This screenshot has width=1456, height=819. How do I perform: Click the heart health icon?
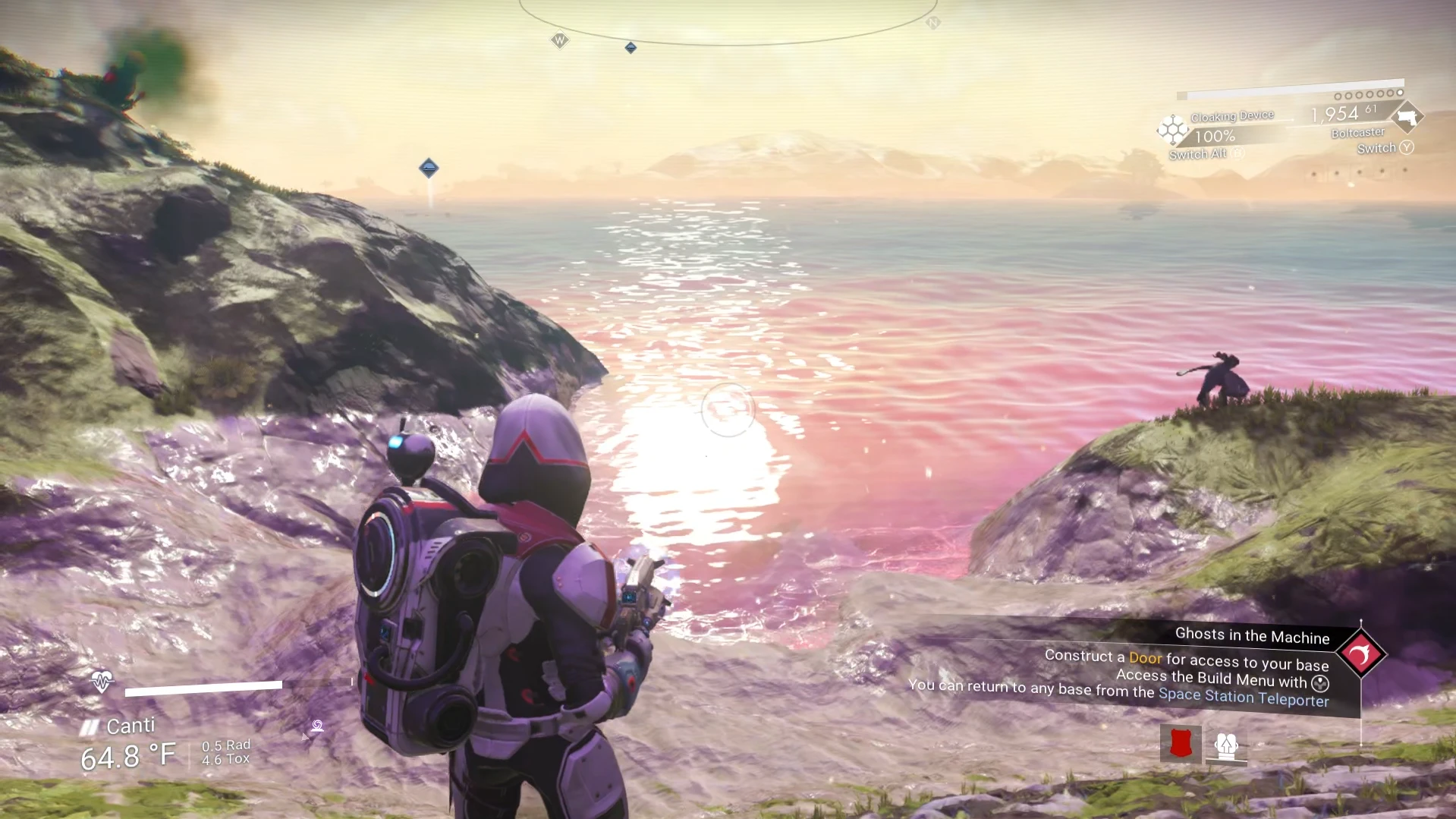click(101, 682)
